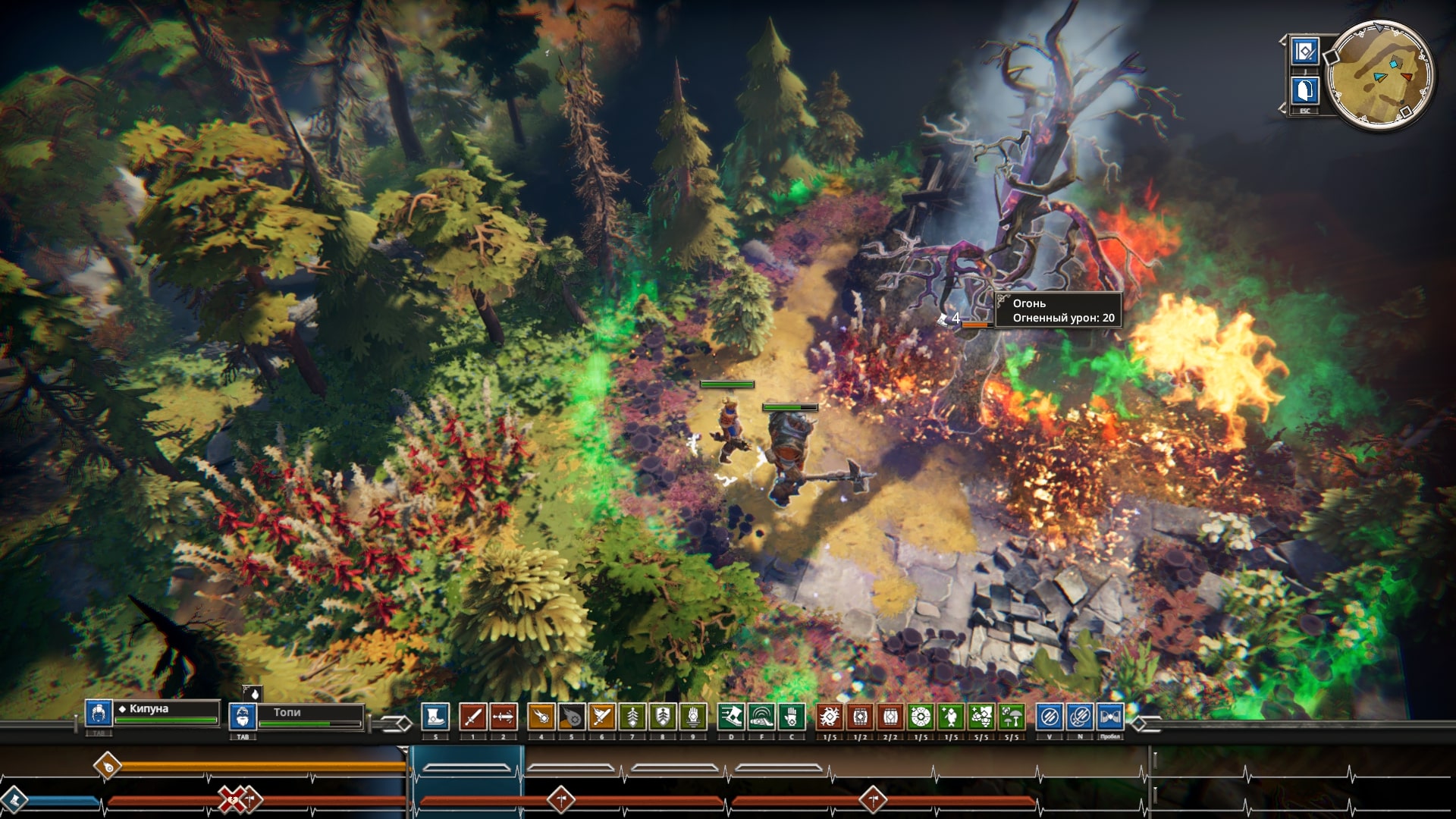This screenshot has width=1456, height=819.
Task: Select the green mushroom item slot
Action: [1012, 717]
